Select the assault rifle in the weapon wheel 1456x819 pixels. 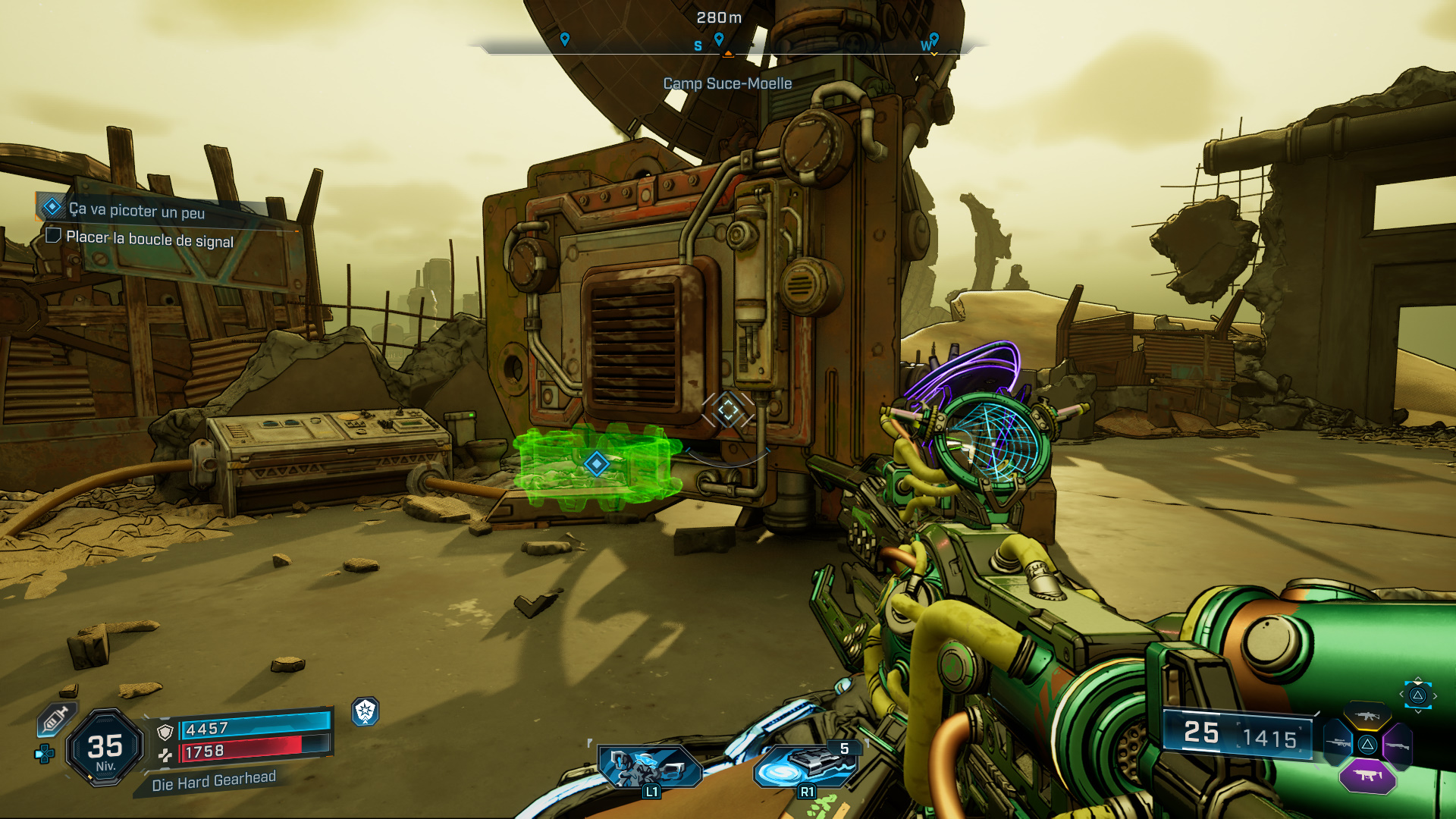click(1367, 717)
